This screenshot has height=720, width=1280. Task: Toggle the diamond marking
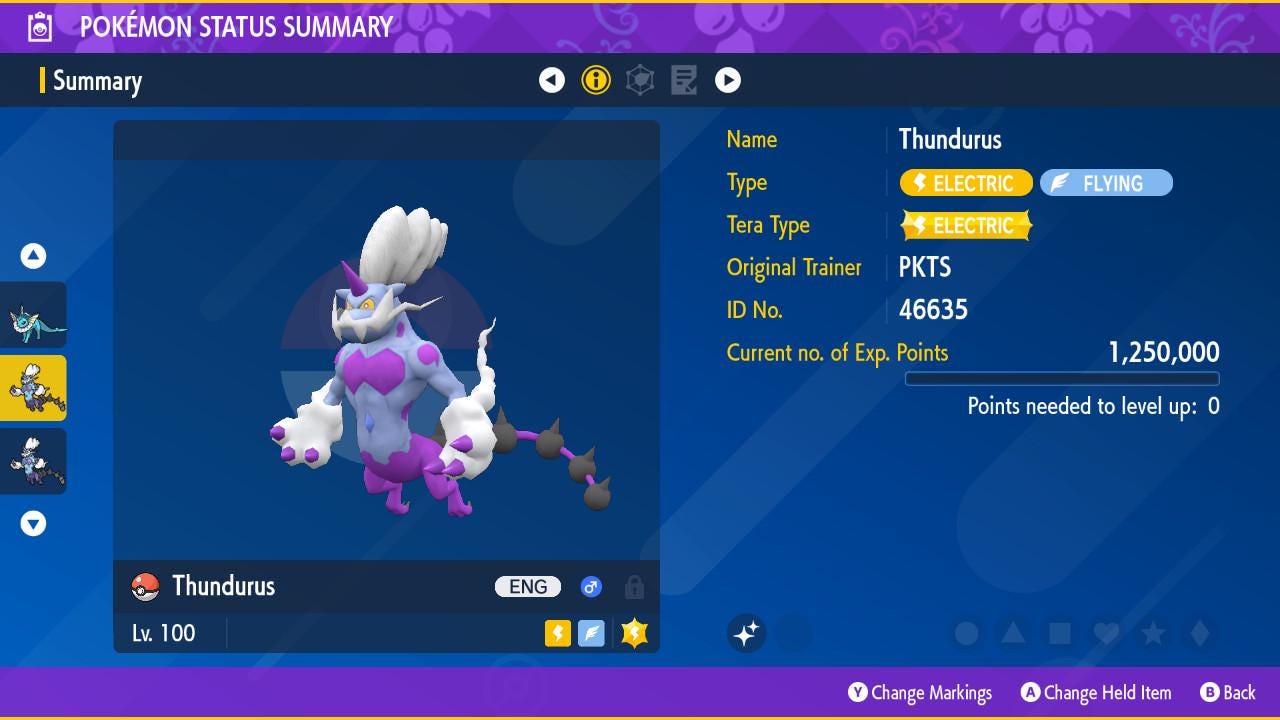[x=1200, y=633]
